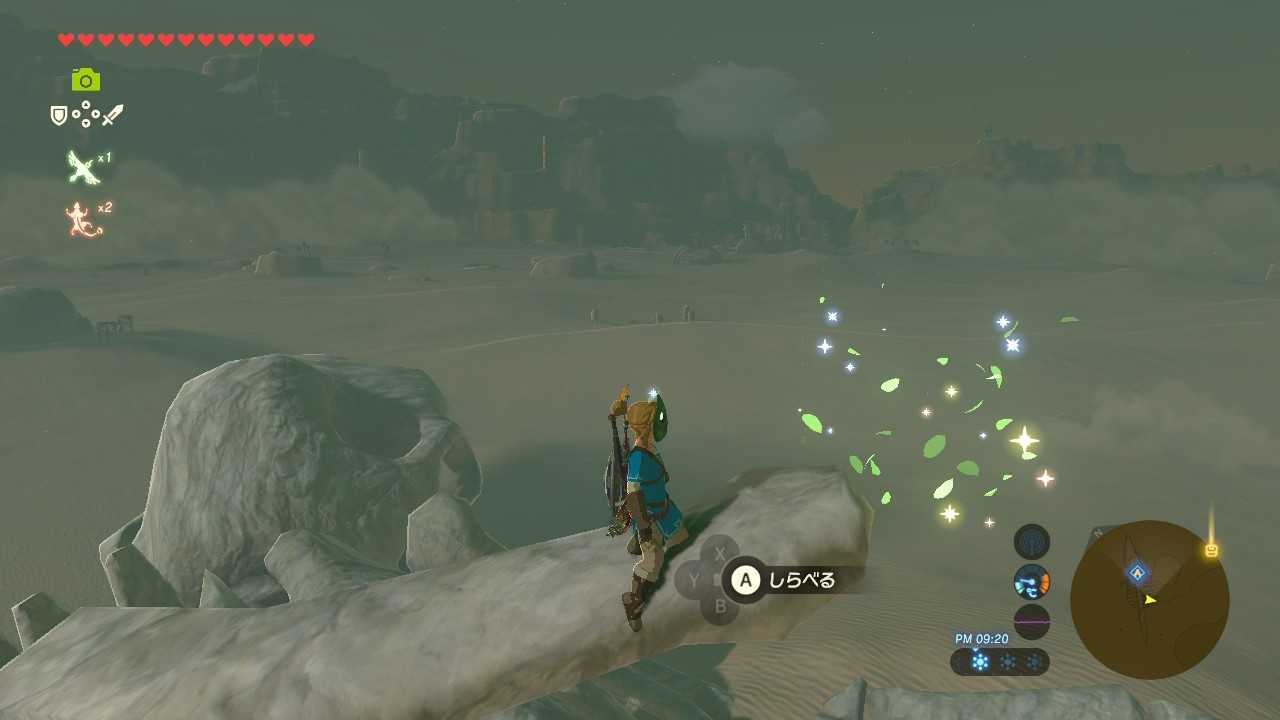Viewport: 1280px width, 720px height.
Task: Click the d-pad icon between shield and sword
Action: [84, 114]
